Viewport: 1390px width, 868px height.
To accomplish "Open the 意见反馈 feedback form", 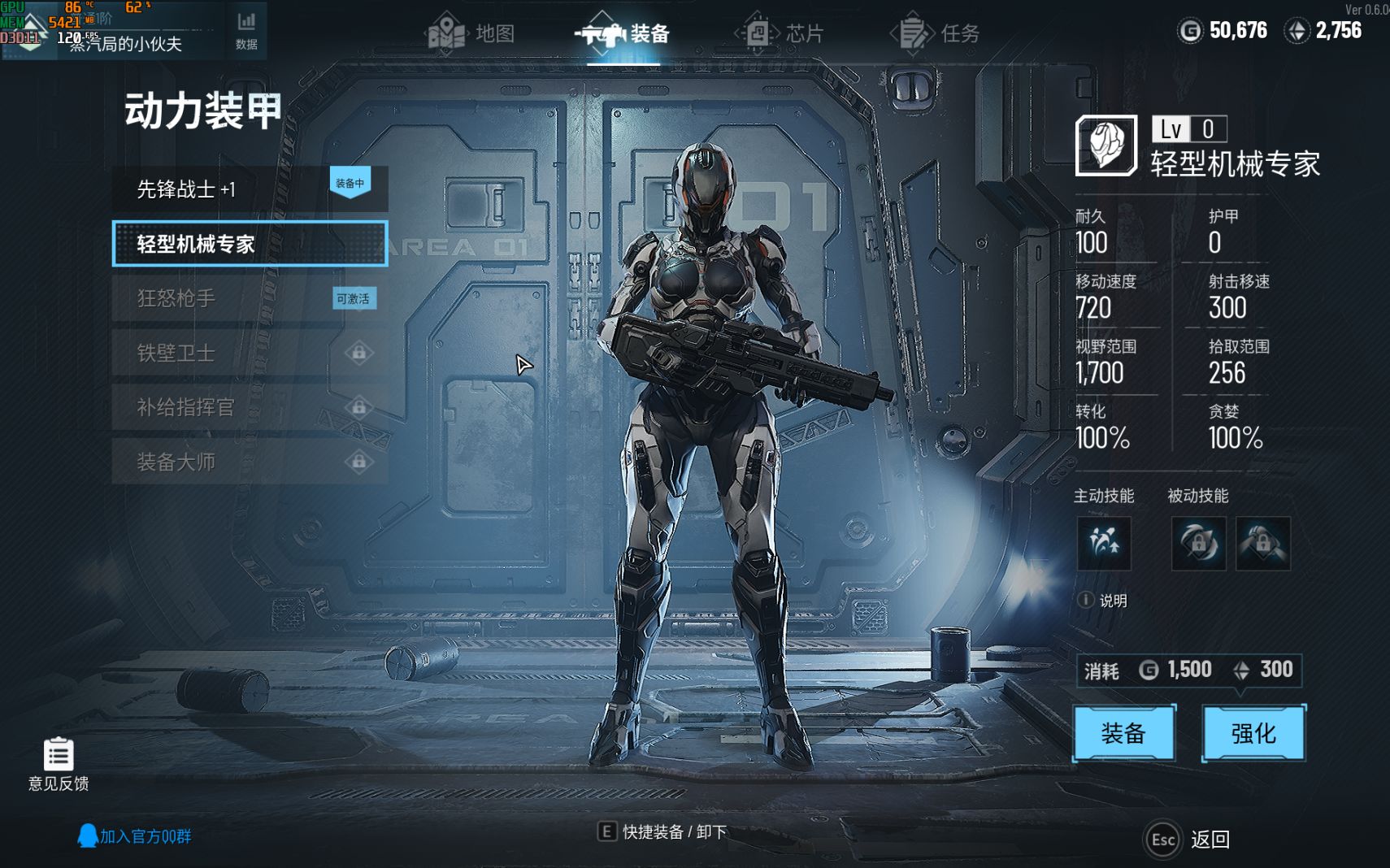I will pos(58,764).
